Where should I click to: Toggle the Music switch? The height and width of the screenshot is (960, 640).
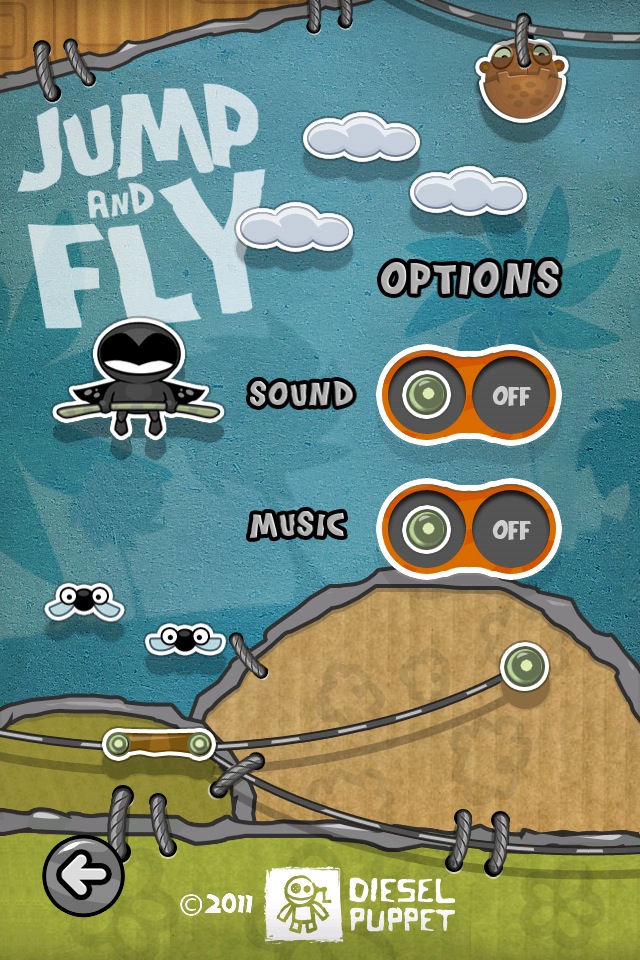click(x=468, y=528)
